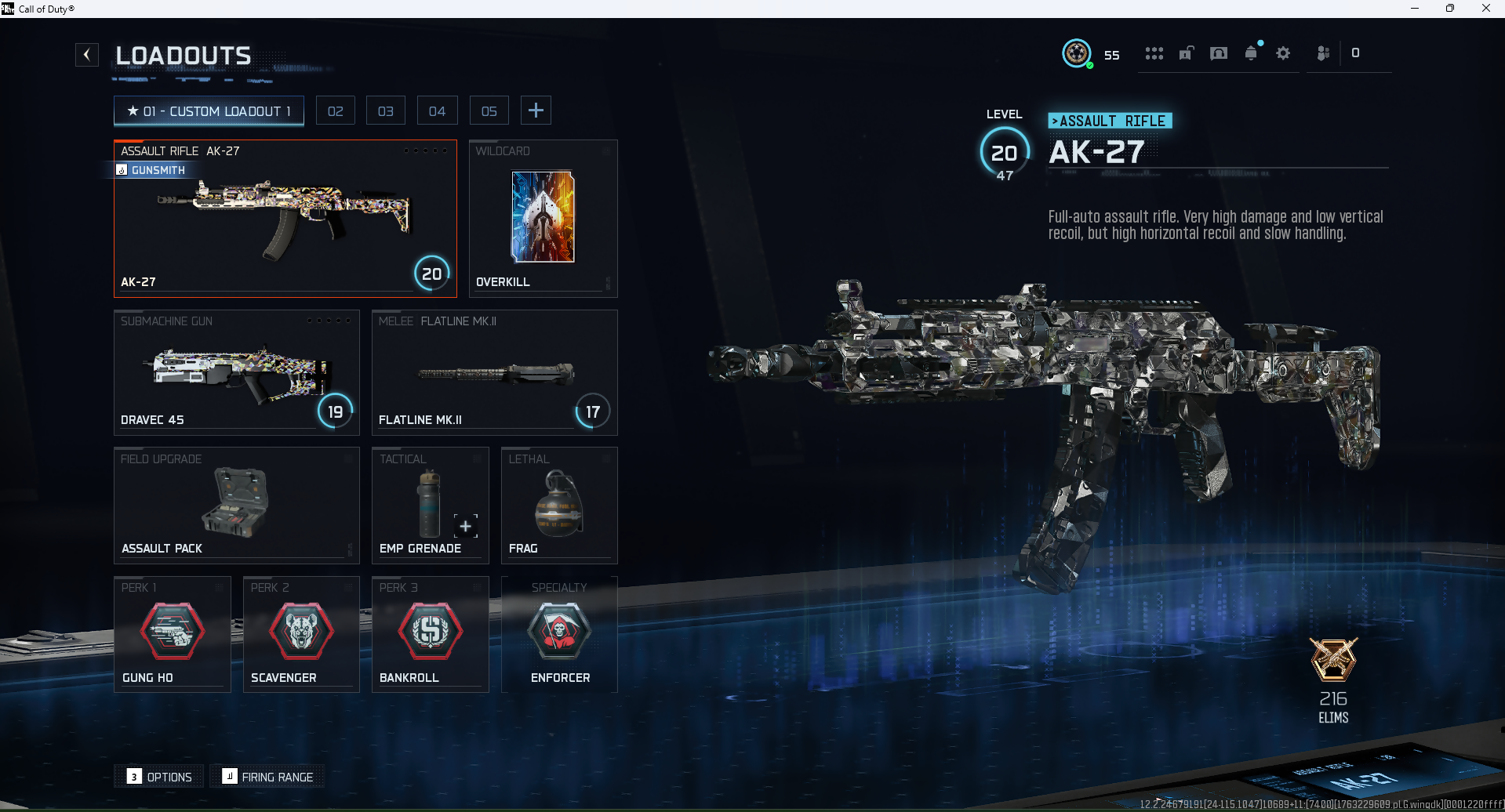The image size is (1505, 812).
Task: Choose the Dravec 45 submachine gun slot
Action: click(x=236, y=372)
